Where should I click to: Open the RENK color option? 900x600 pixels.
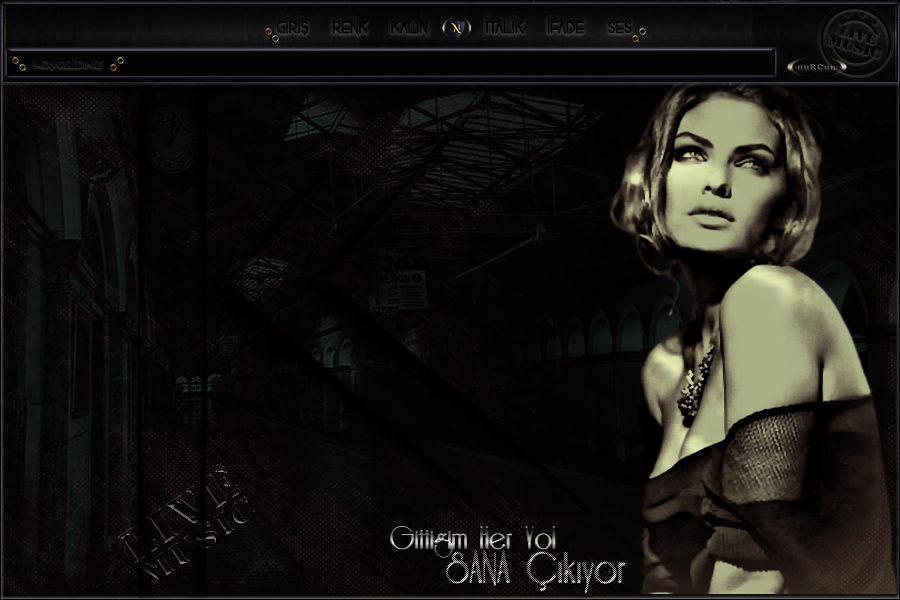click(349, 28)
